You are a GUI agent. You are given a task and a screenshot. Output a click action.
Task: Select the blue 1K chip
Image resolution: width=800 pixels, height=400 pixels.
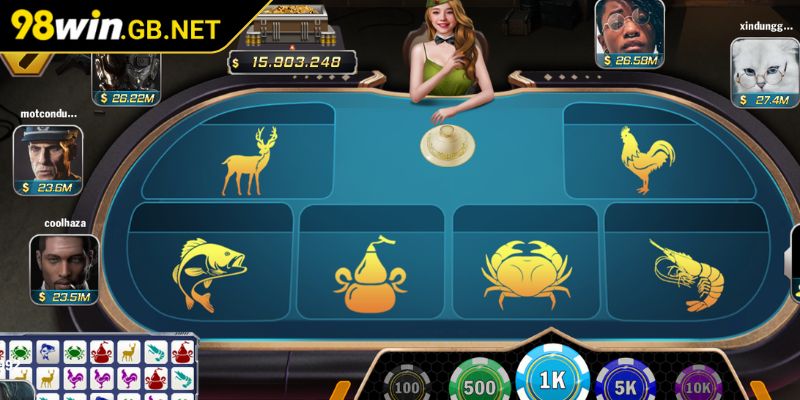point(553,379)
